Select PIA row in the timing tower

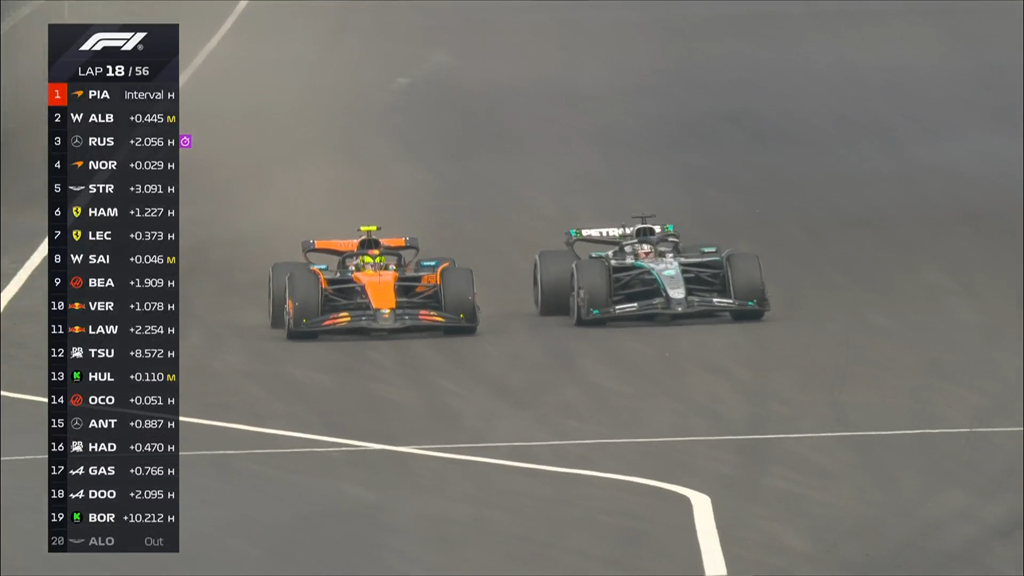click(113, 95)
